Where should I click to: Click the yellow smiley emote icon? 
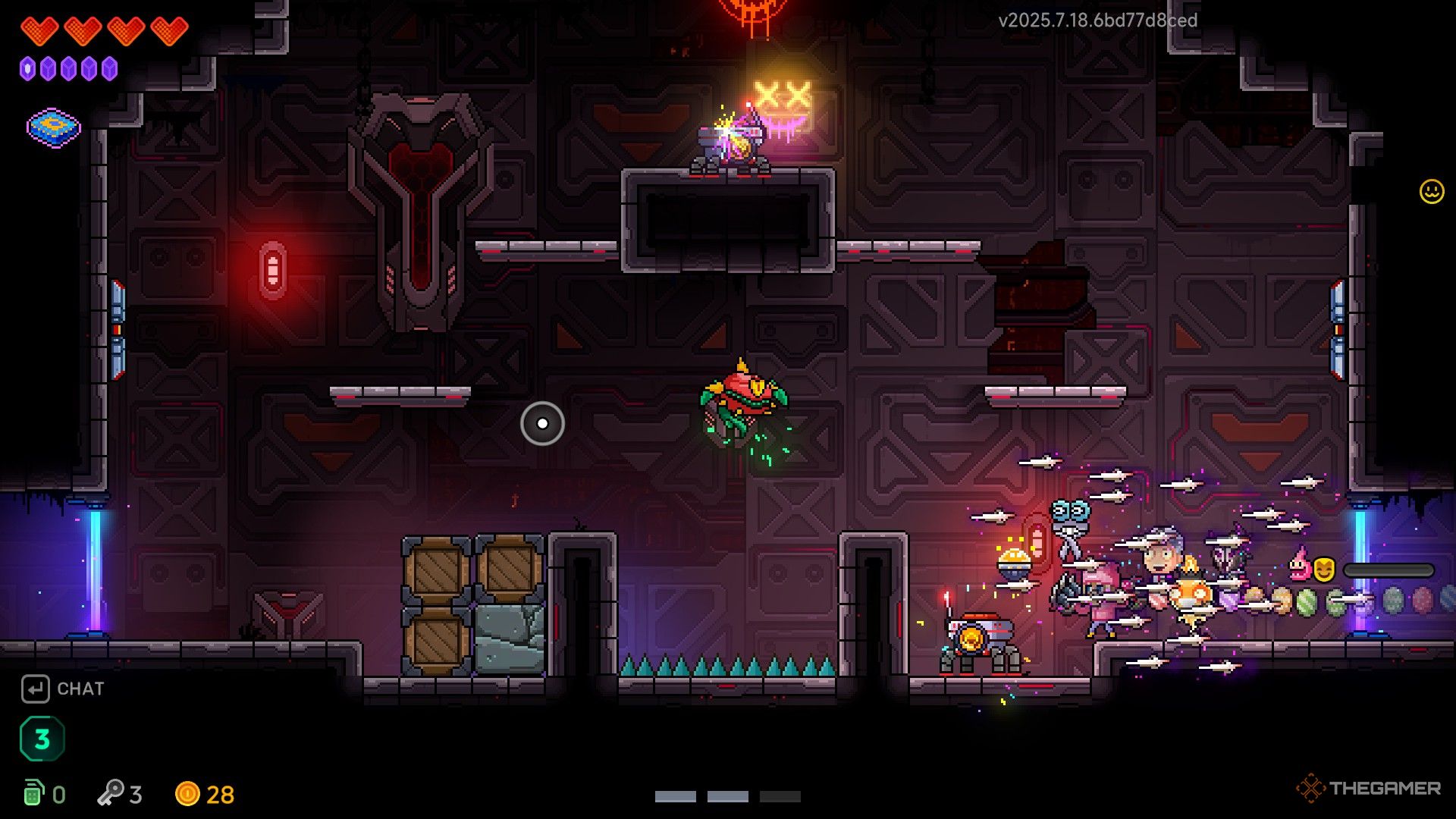[1431, 192]
